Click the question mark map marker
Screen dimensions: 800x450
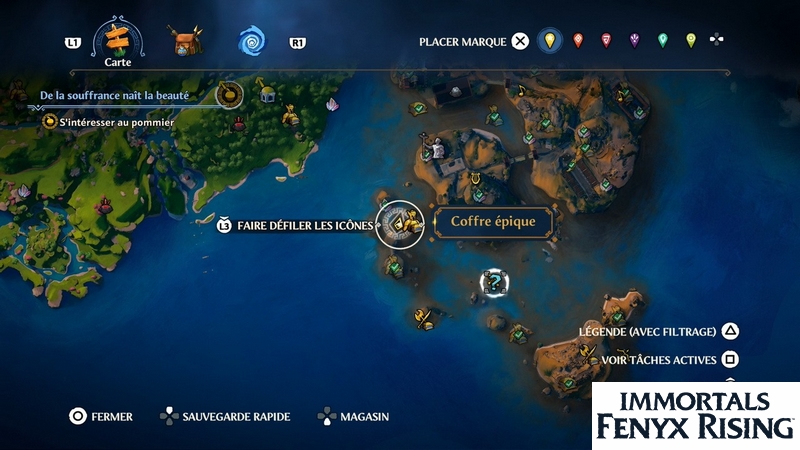(x=493, y=282)
